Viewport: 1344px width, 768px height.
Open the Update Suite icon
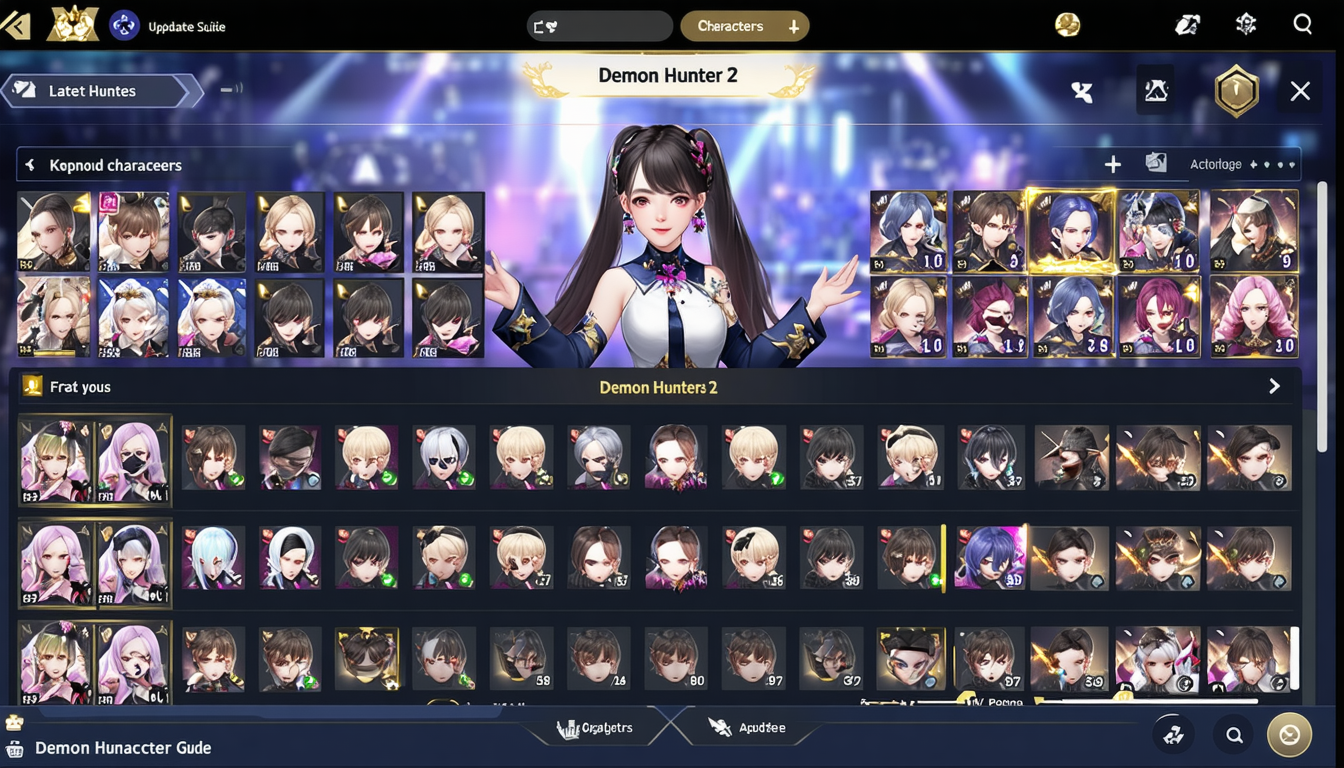coord(124,26)
